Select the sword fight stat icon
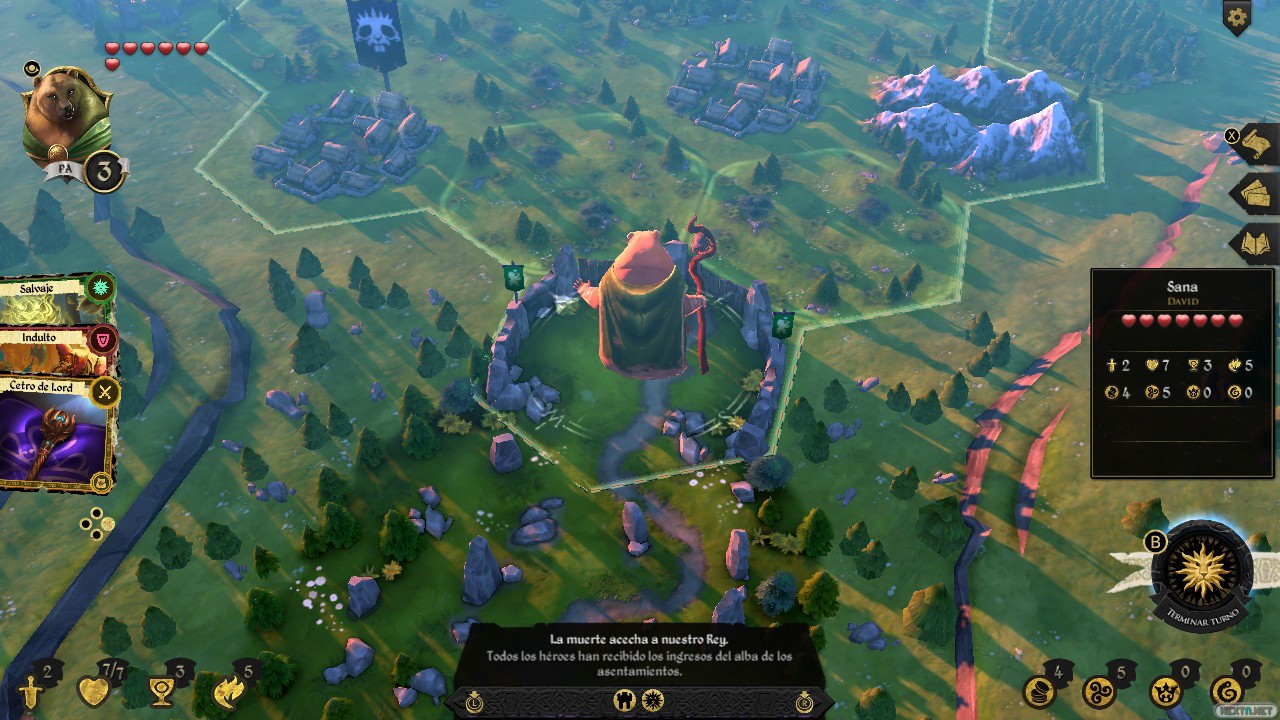This screenshot has width=1280, height=720. click(31, 692)
